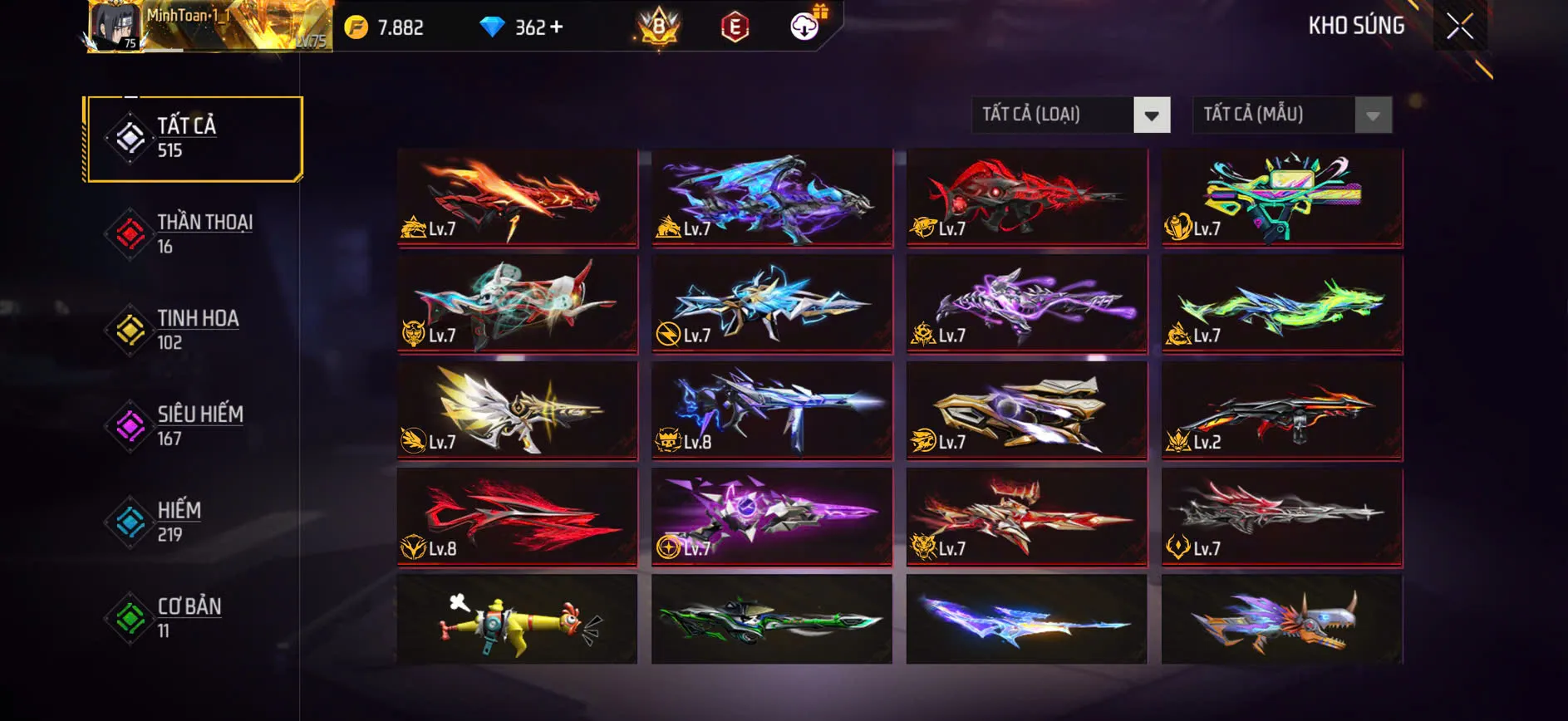Click the gold coin currency icon
This screenshot has height=721, width=1568.
coord(357,26)
